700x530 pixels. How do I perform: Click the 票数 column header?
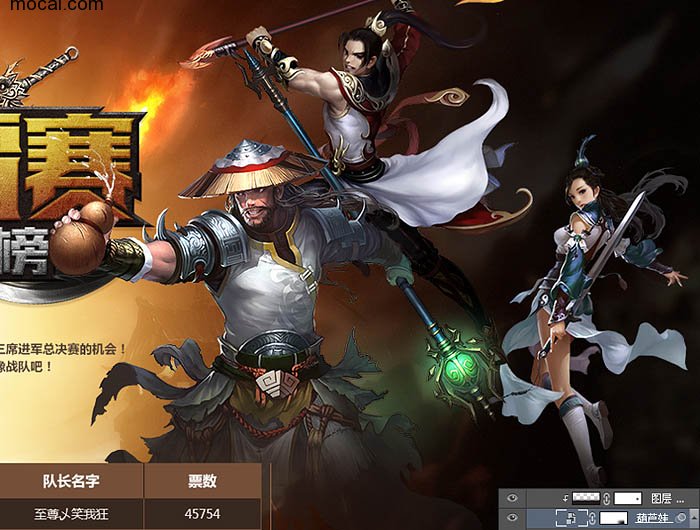click(203, 482)
